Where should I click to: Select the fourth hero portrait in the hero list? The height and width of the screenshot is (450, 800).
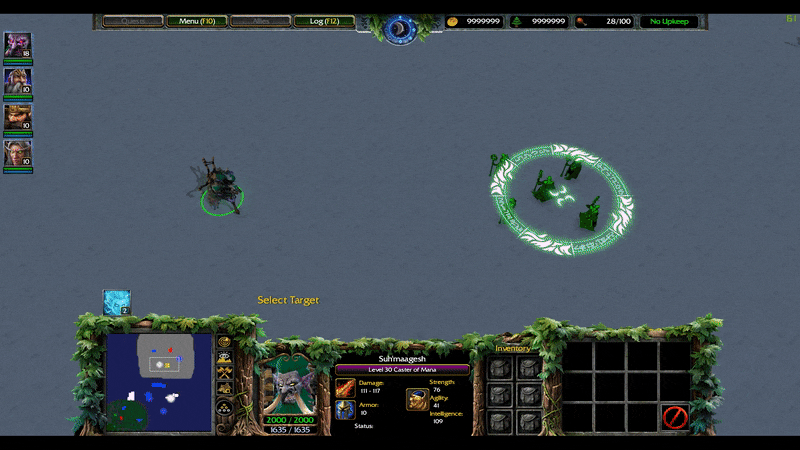[17, 153]
